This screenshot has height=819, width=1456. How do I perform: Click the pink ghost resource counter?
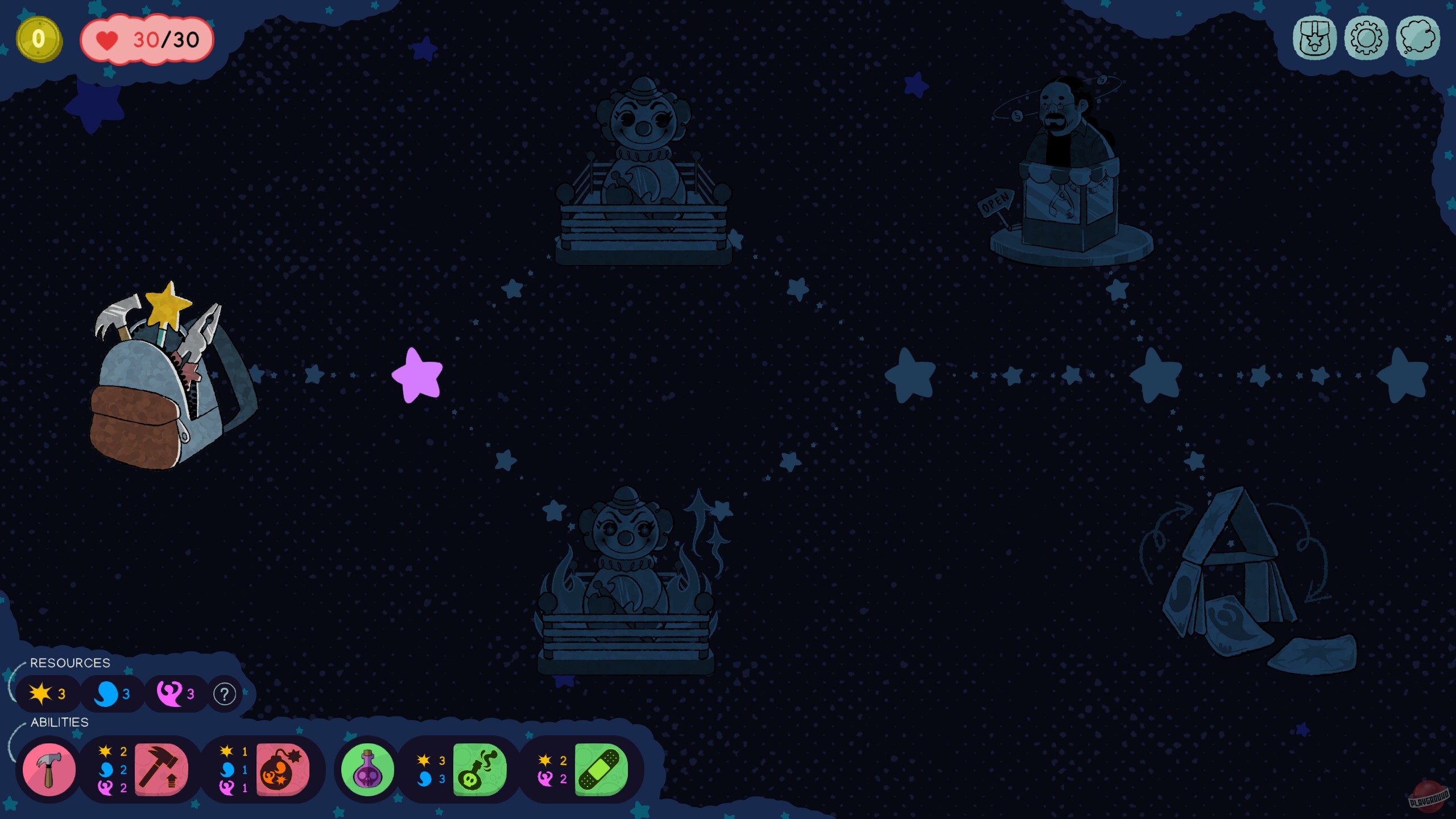(x=175, y=694)
